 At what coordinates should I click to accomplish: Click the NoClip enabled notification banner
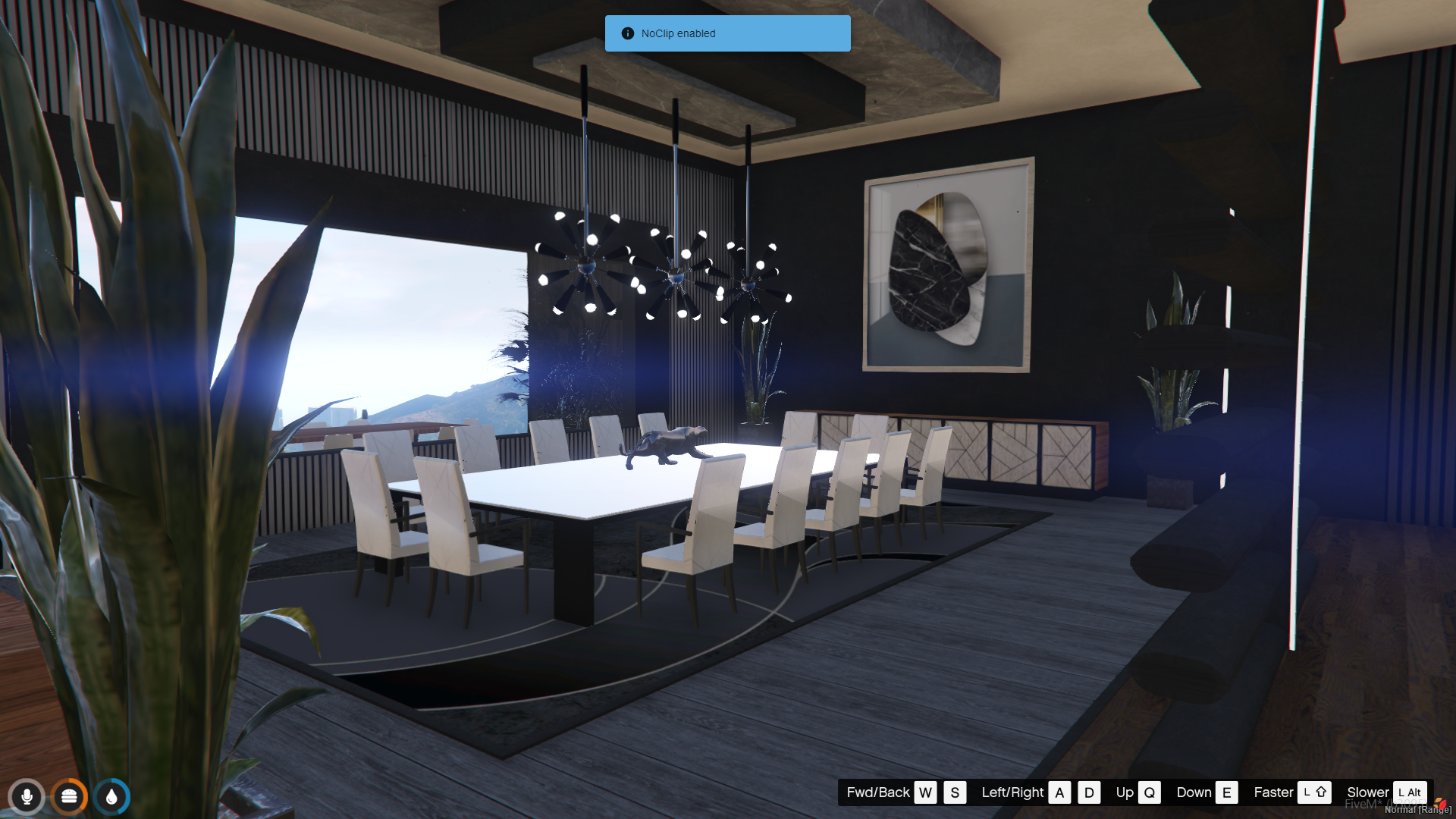tap(727, 33)
